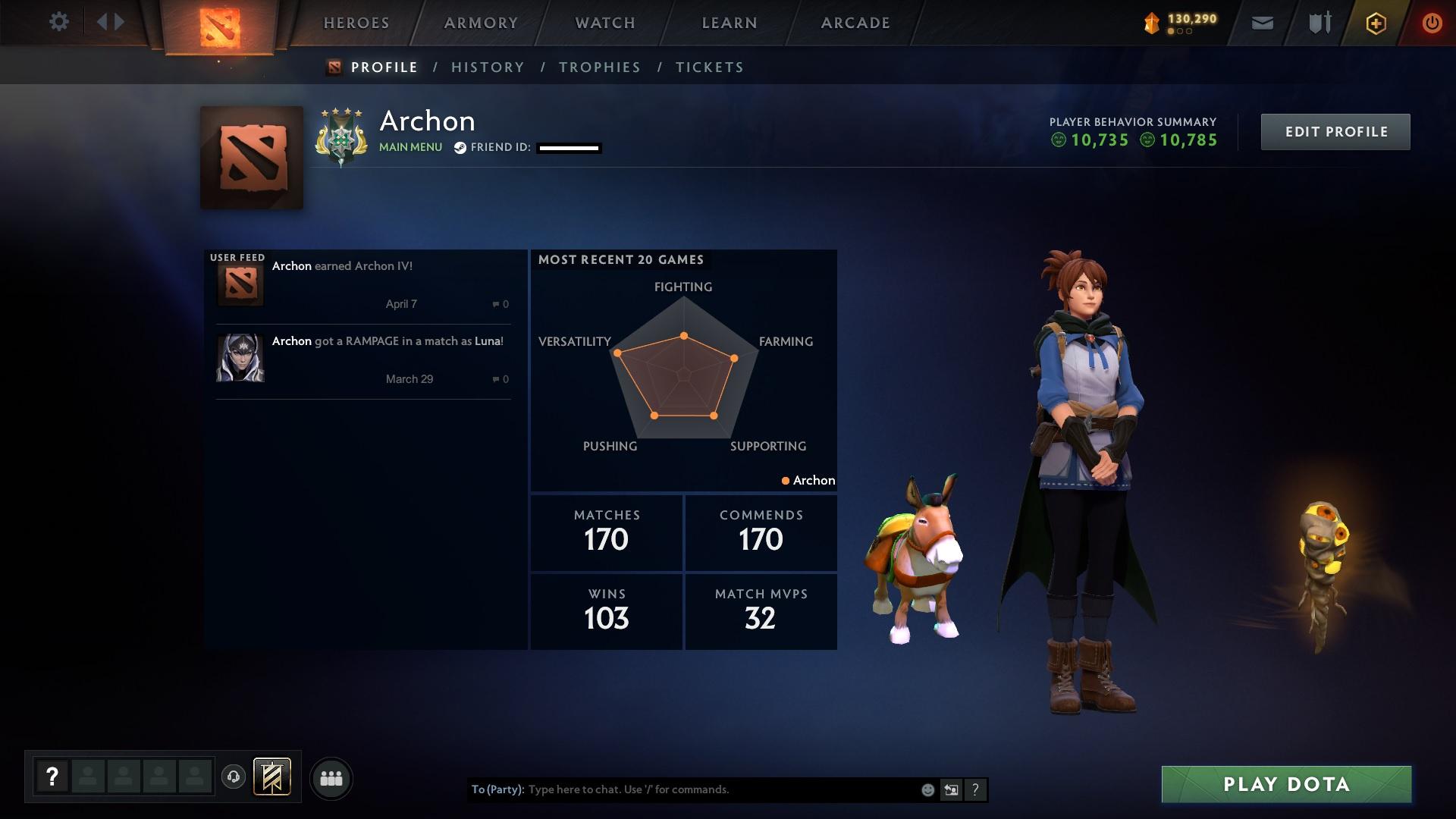The width and height of the screenshot is (1456, 819).
Task: Click the Dota Plus hexagon icon
Action: pos(1375,23)
